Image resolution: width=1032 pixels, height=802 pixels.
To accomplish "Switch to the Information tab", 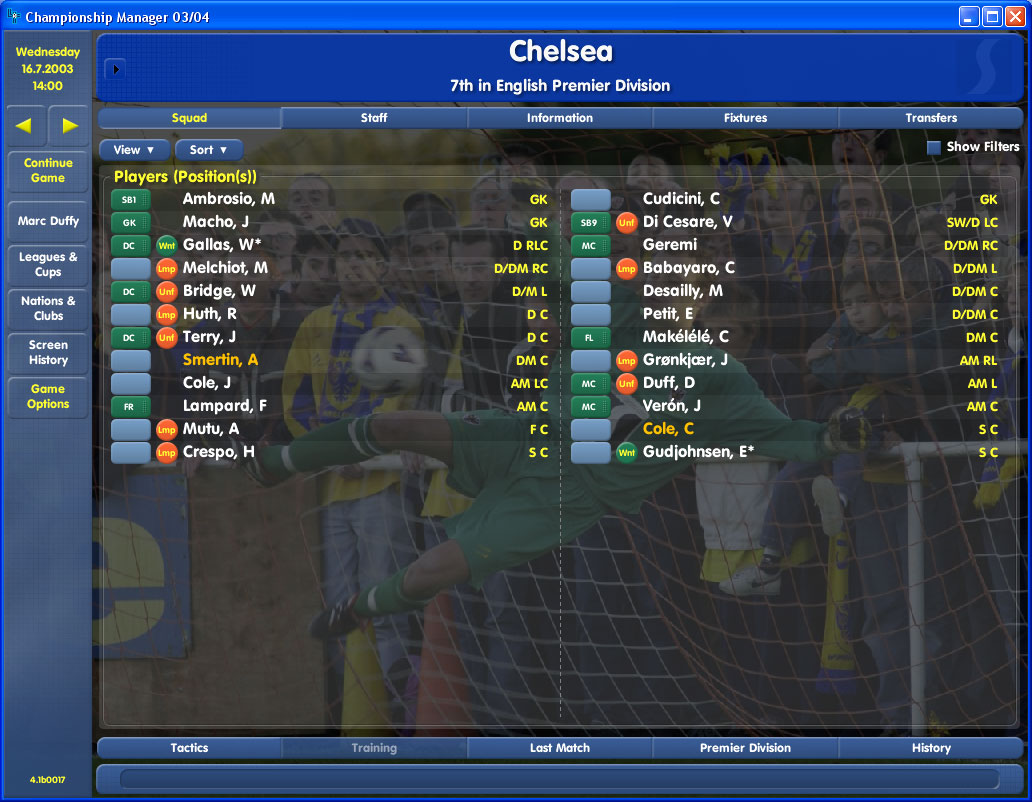I will pos(560,118).
